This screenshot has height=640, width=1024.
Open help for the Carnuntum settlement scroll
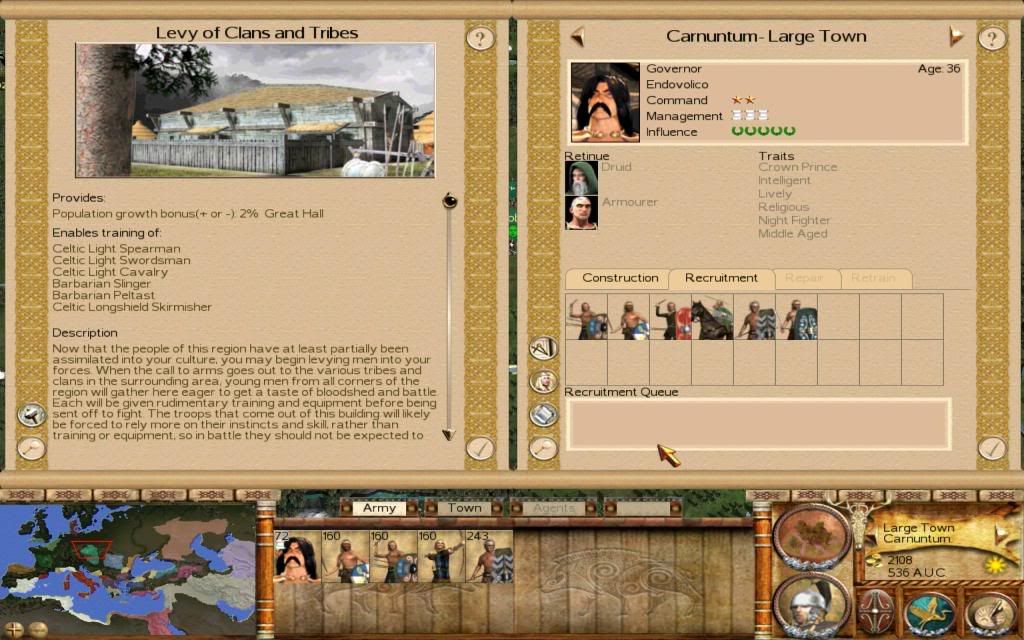pyautogui.click(x=991, y=39)
